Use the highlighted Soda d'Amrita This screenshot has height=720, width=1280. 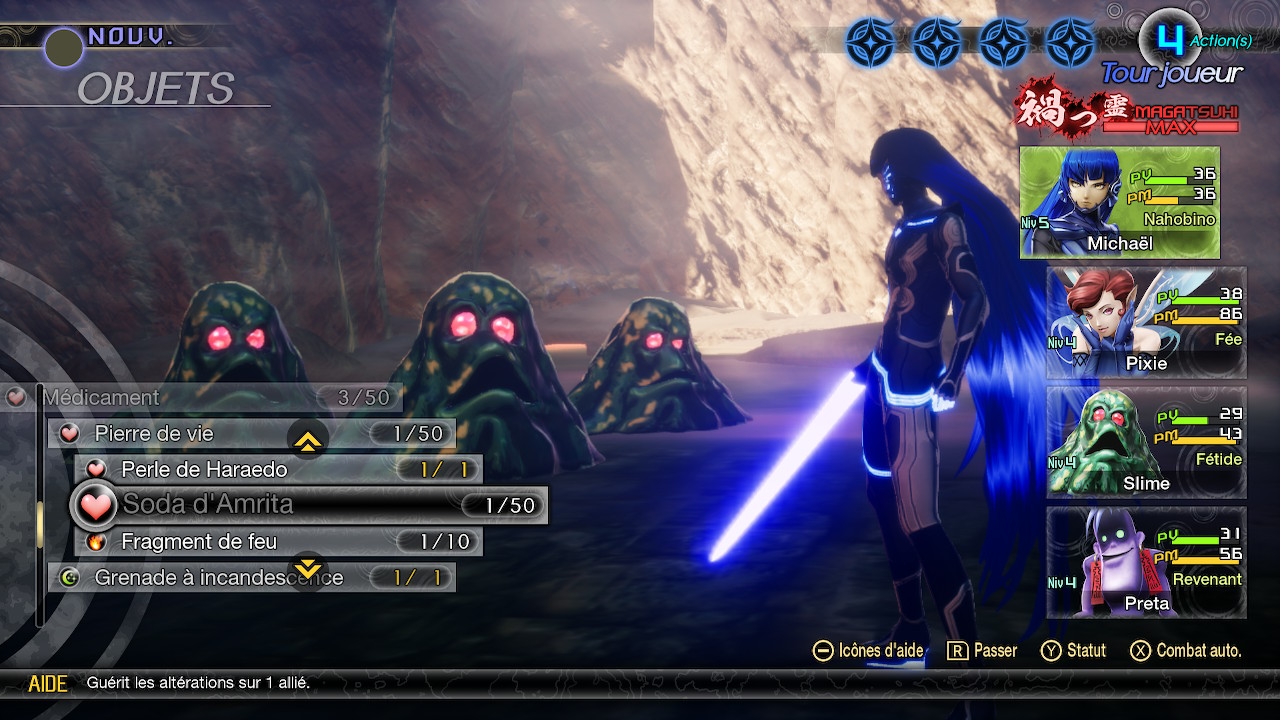[310, 506]
